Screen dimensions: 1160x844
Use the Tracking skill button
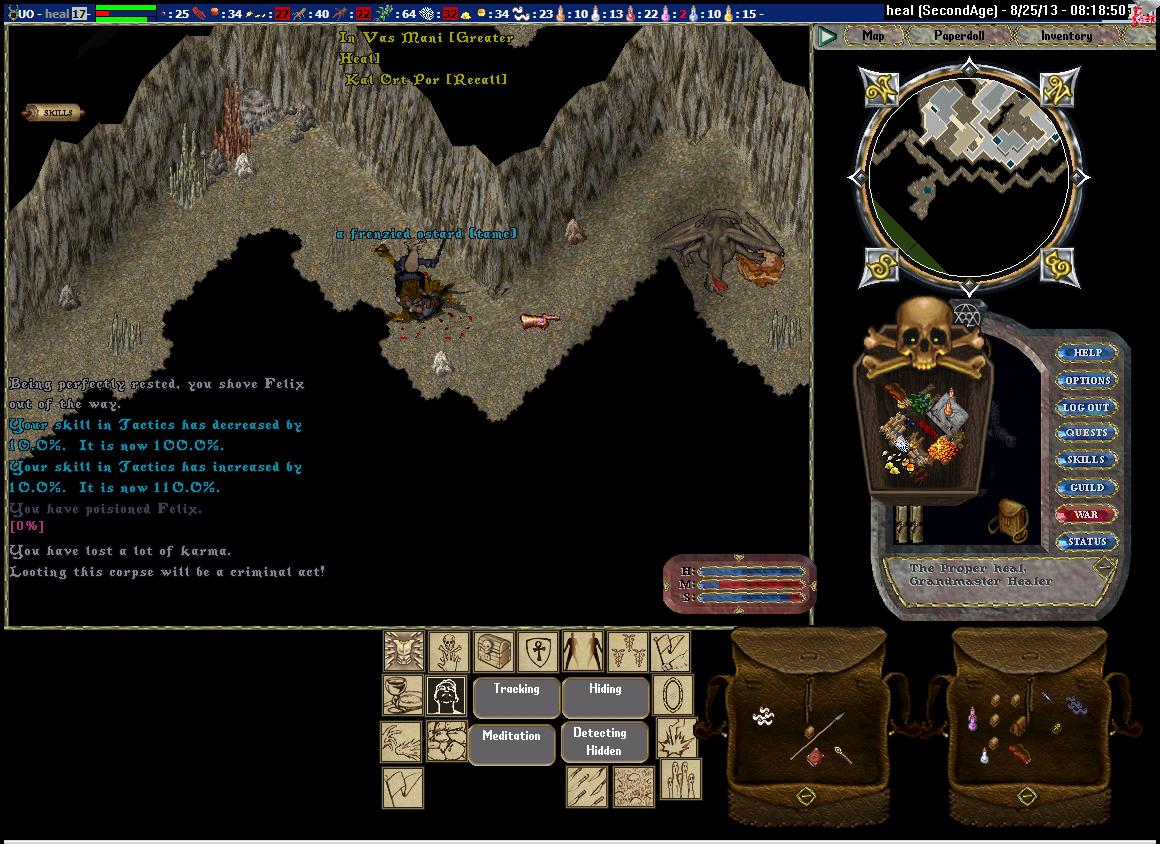tap(516, 697)
